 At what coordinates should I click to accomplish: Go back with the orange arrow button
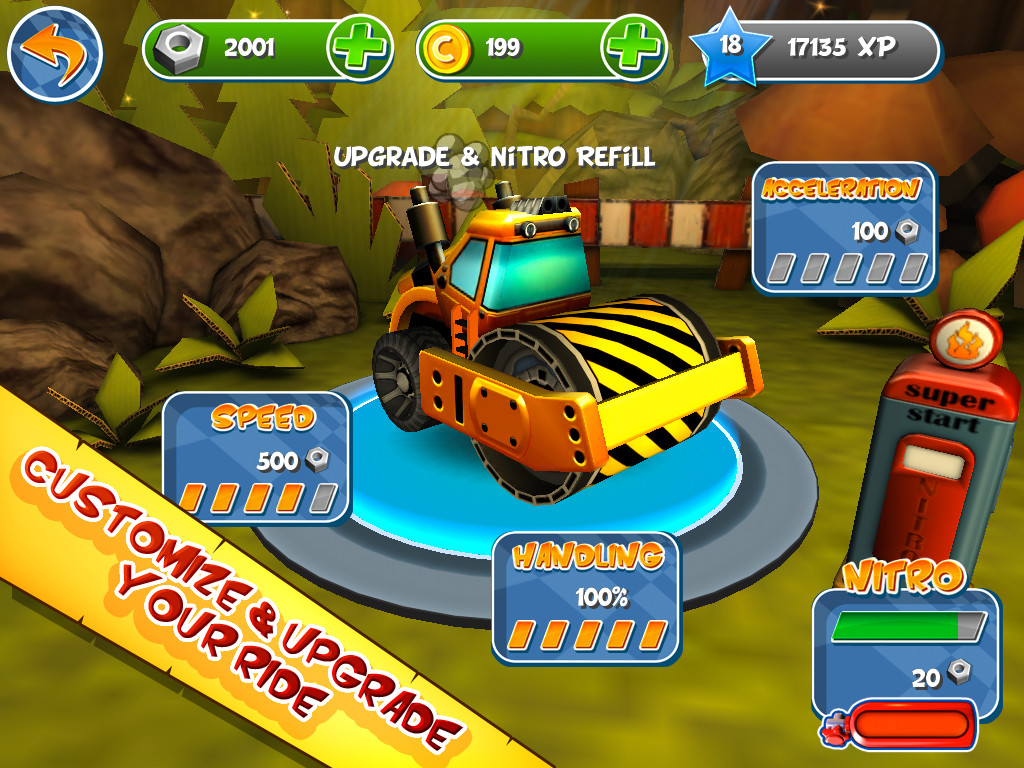(55, 53)
